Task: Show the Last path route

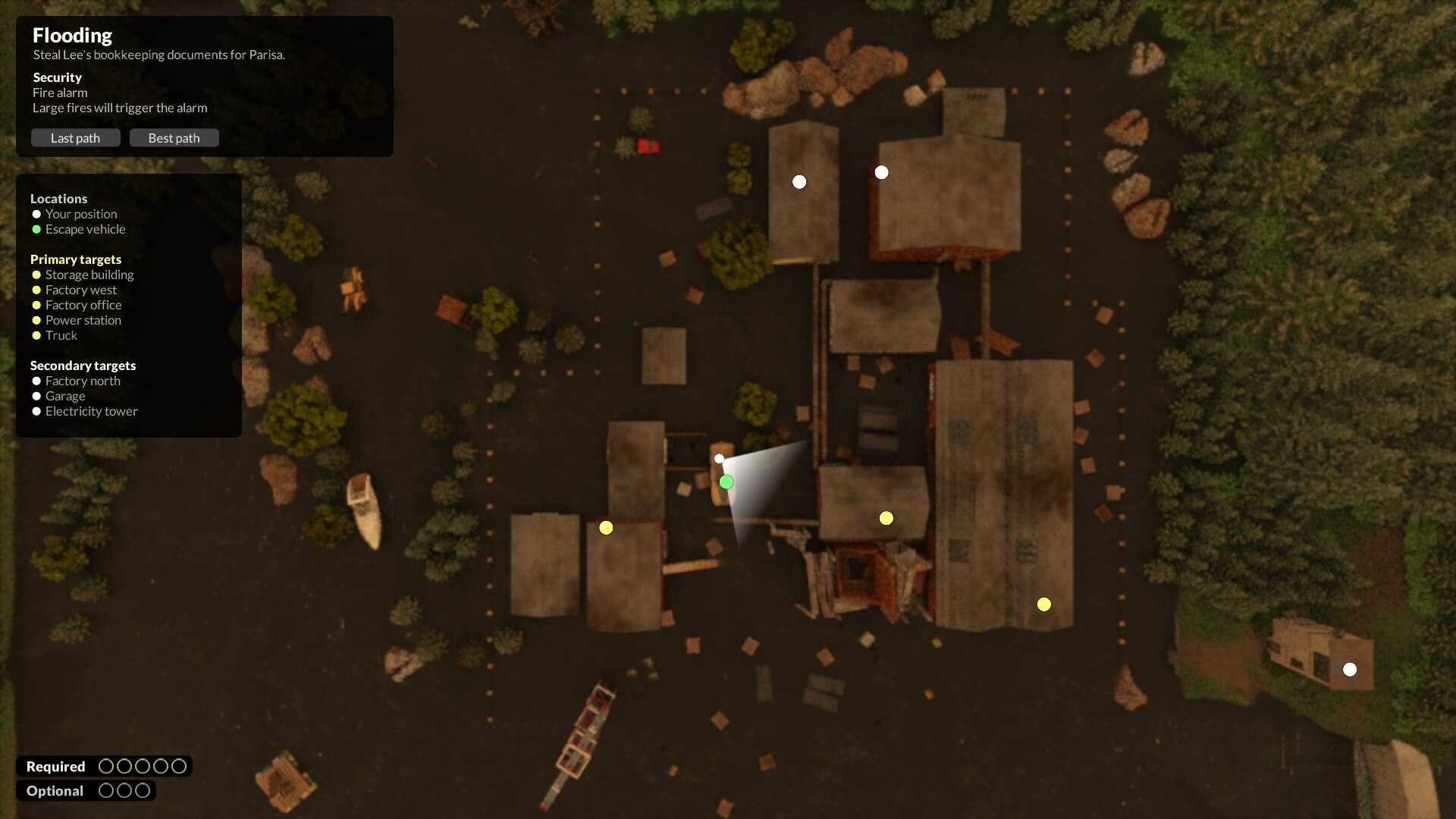Action: 75,138
